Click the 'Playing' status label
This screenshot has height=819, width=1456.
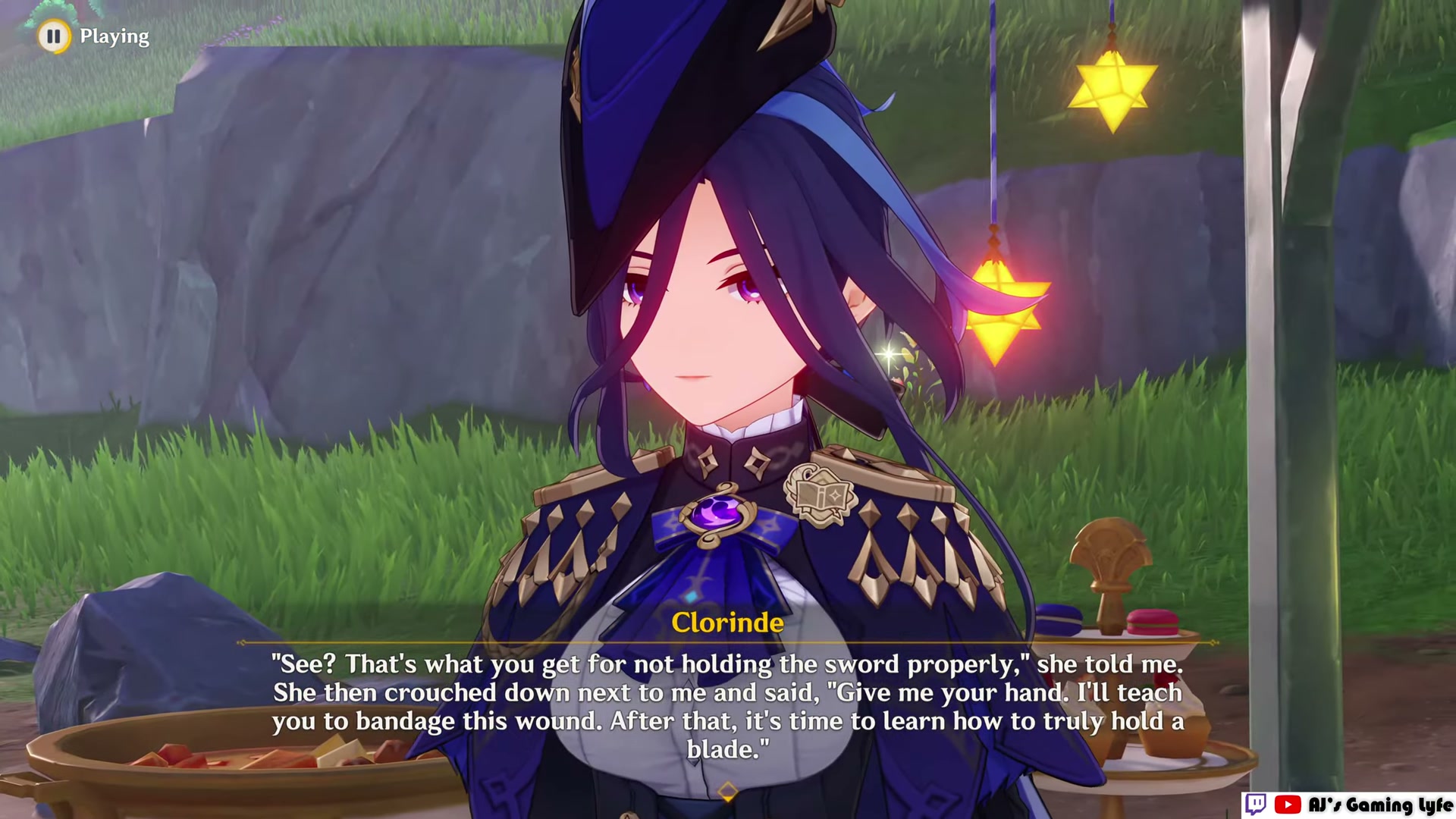tap(114, 36)
